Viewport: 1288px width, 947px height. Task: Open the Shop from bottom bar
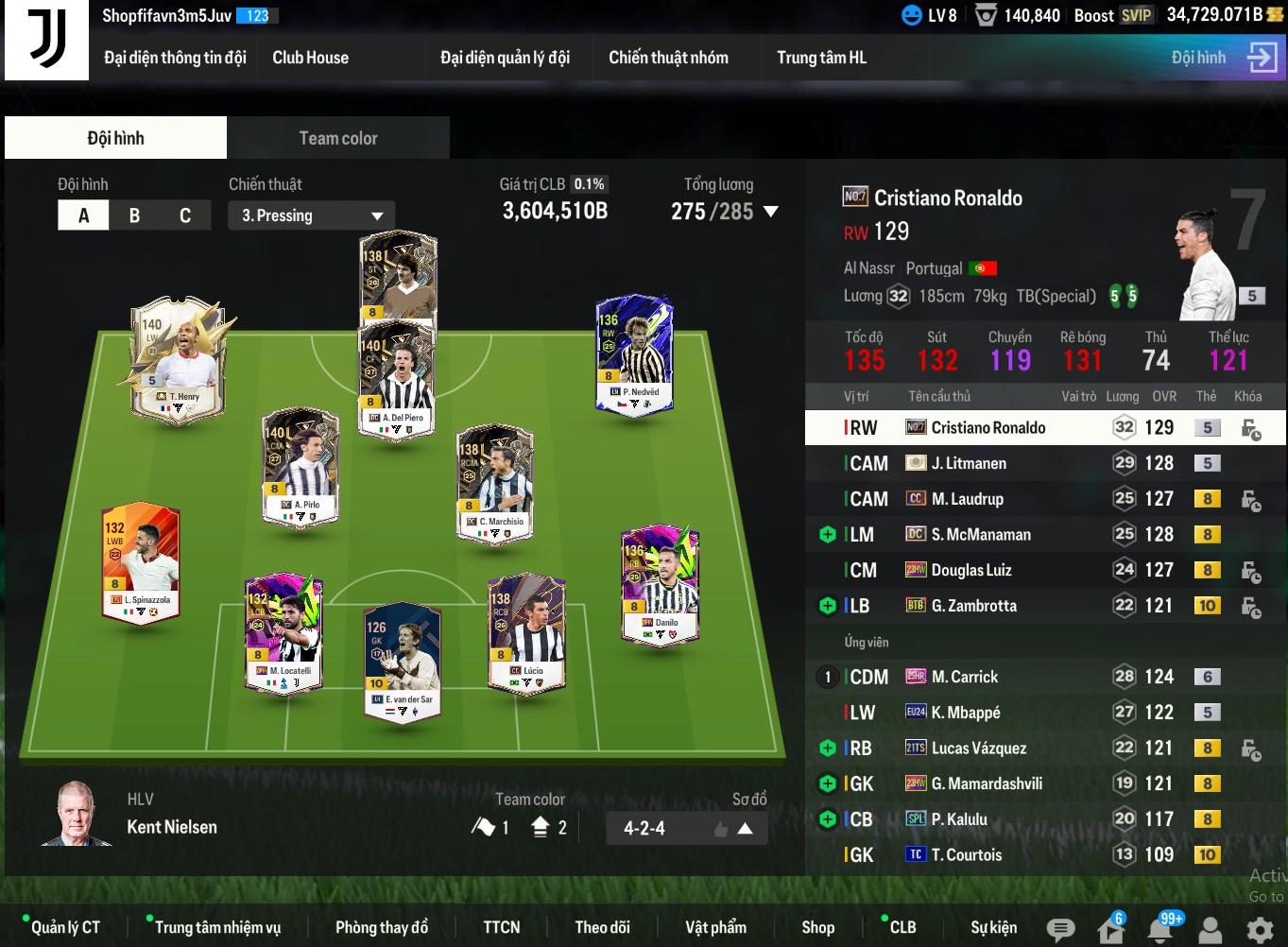pyautogui.click(x=817, y=927)
